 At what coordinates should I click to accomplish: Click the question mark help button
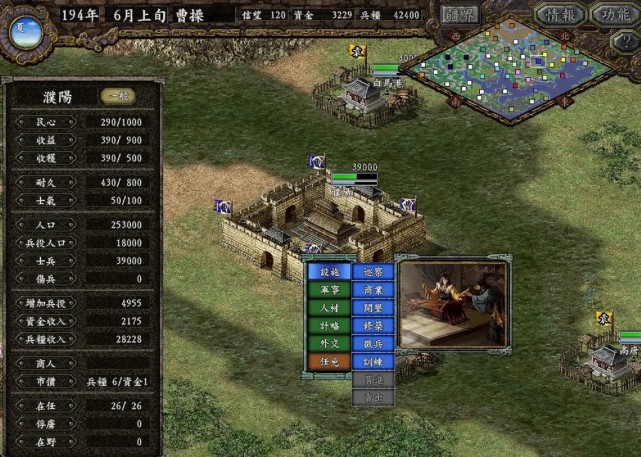[626, 42]
